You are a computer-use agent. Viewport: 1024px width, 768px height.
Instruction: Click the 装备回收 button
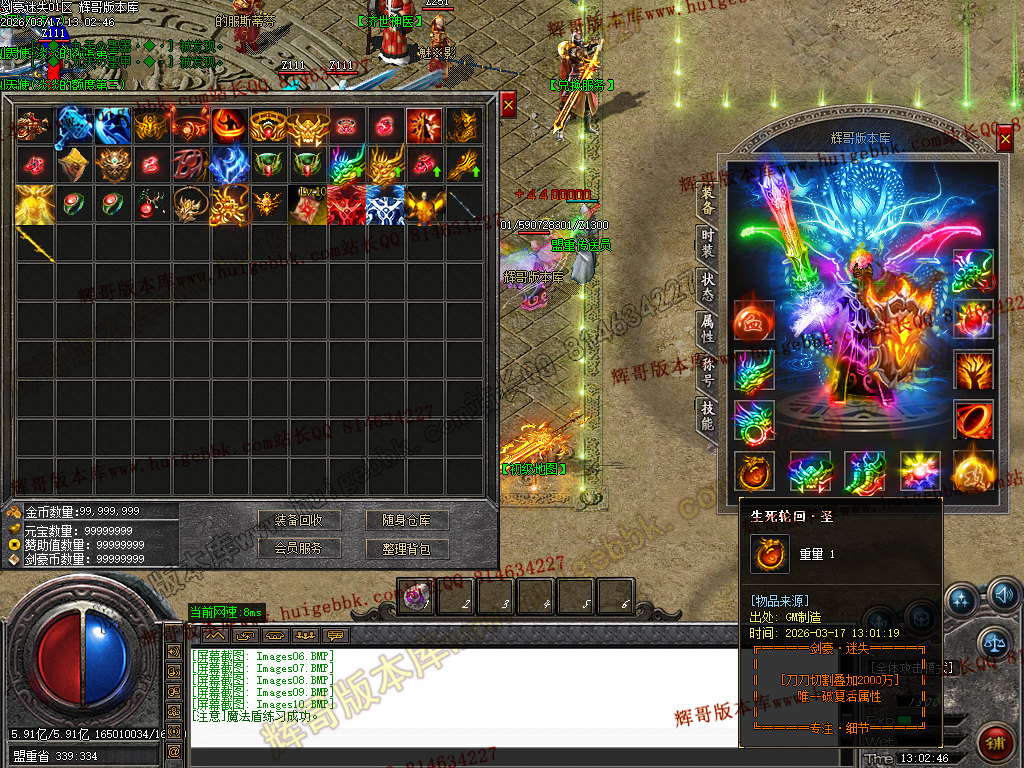tap(300, 521)
